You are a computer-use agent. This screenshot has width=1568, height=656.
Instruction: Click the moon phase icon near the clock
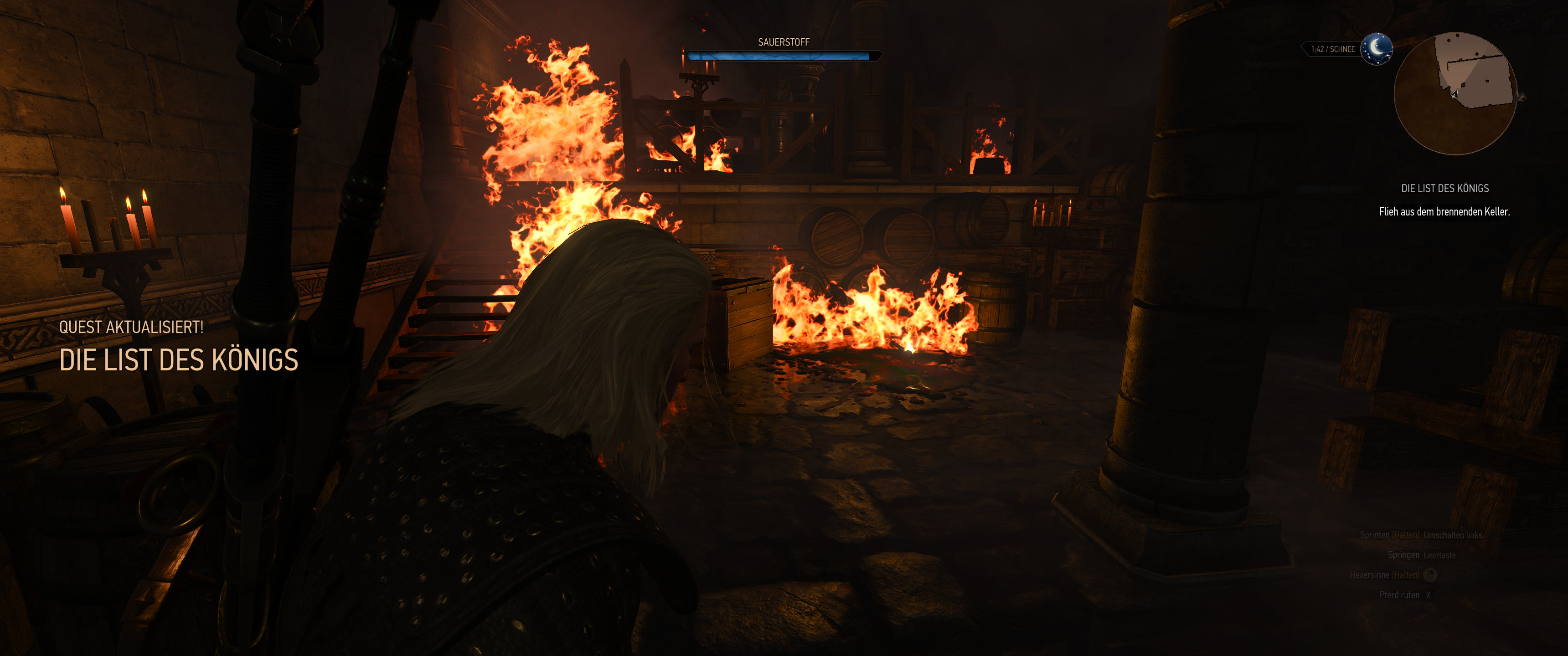[x=1377, y=50]
